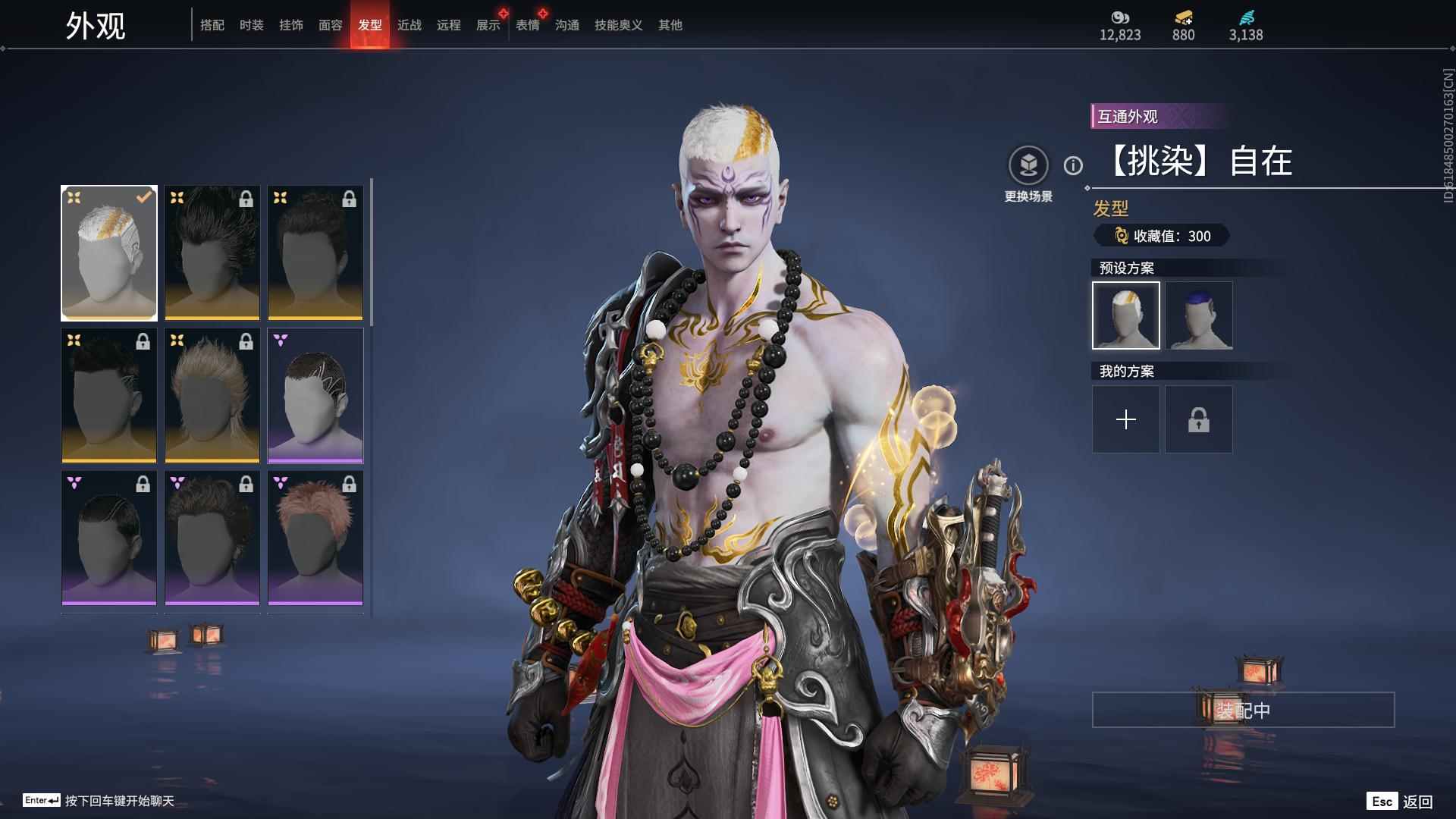1456x819 pixels.
Task: Open the 沟通 communication tab
Action: click(566, 25)
